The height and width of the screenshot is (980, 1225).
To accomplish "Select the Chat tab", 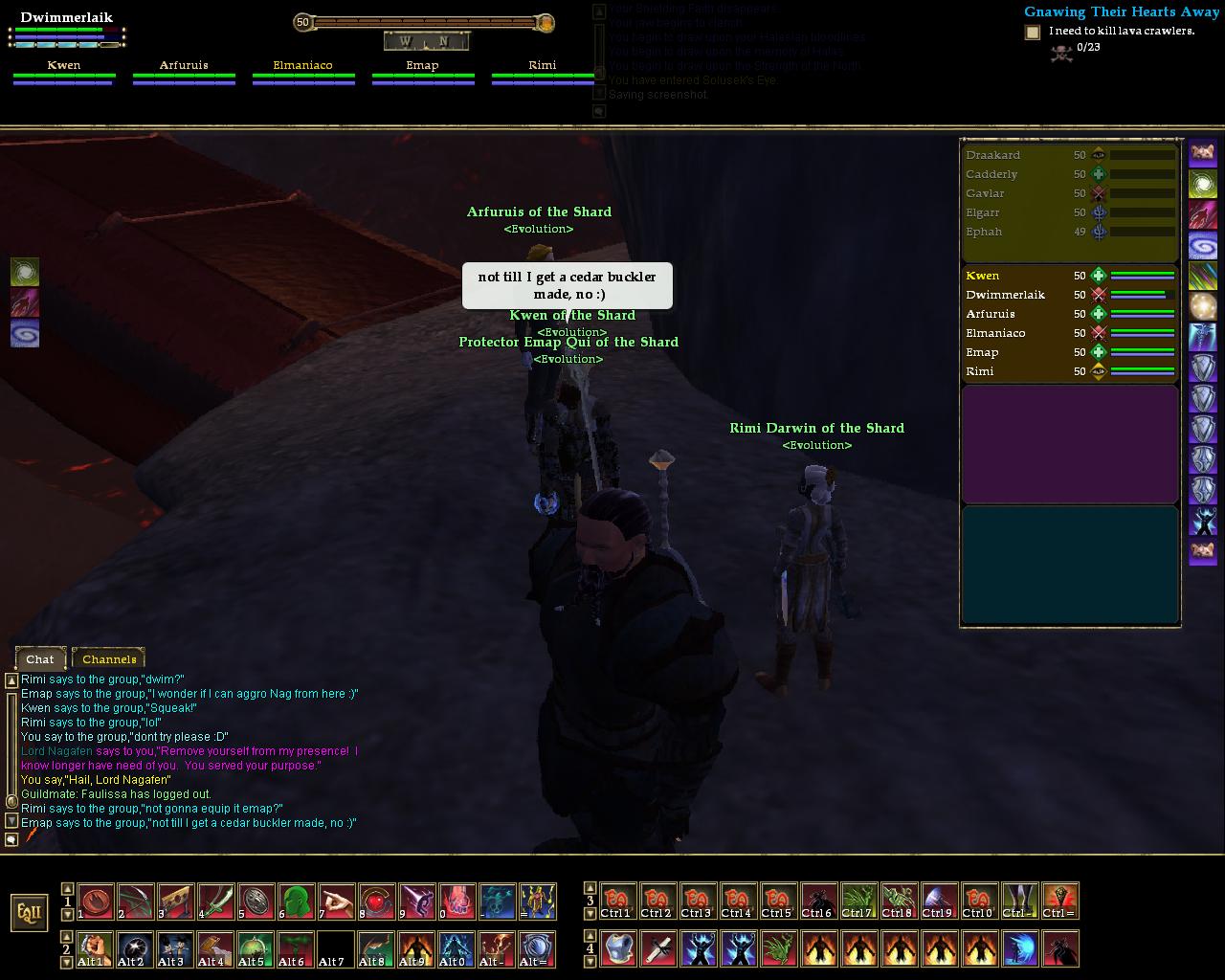I will point(40,658).
